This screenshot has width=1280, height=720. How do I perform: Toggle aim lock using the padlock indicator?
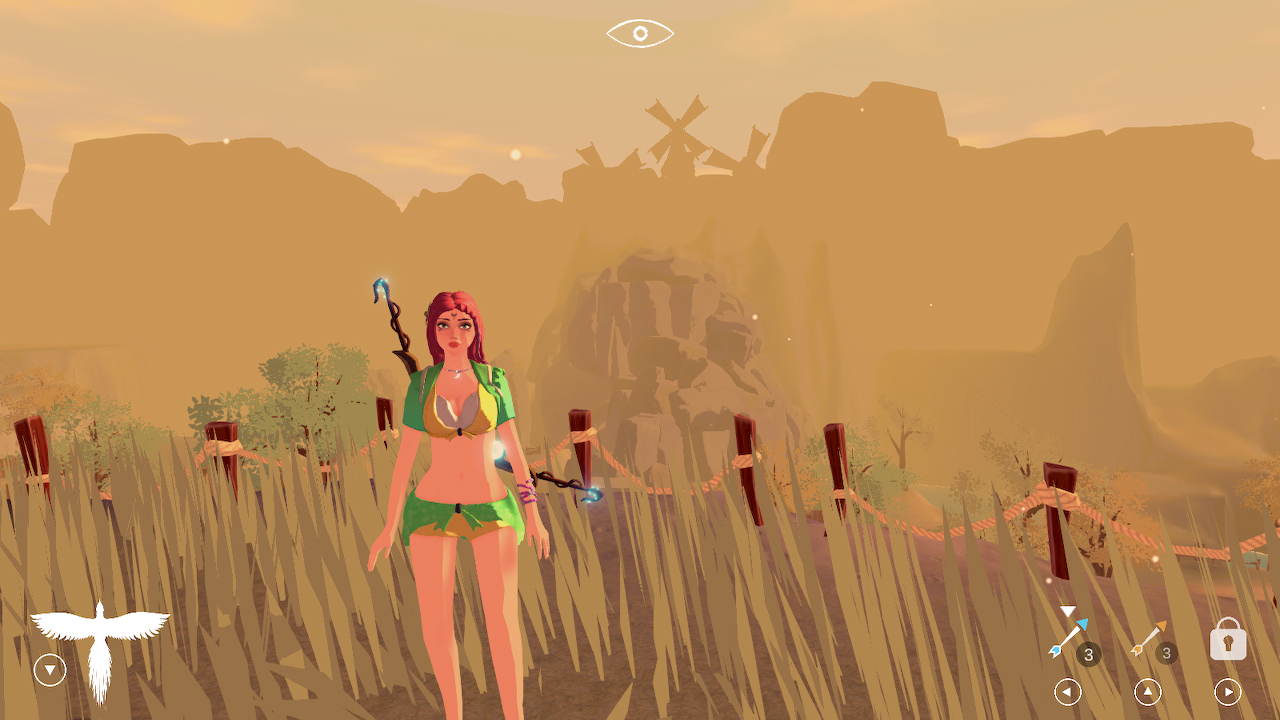1227,640
